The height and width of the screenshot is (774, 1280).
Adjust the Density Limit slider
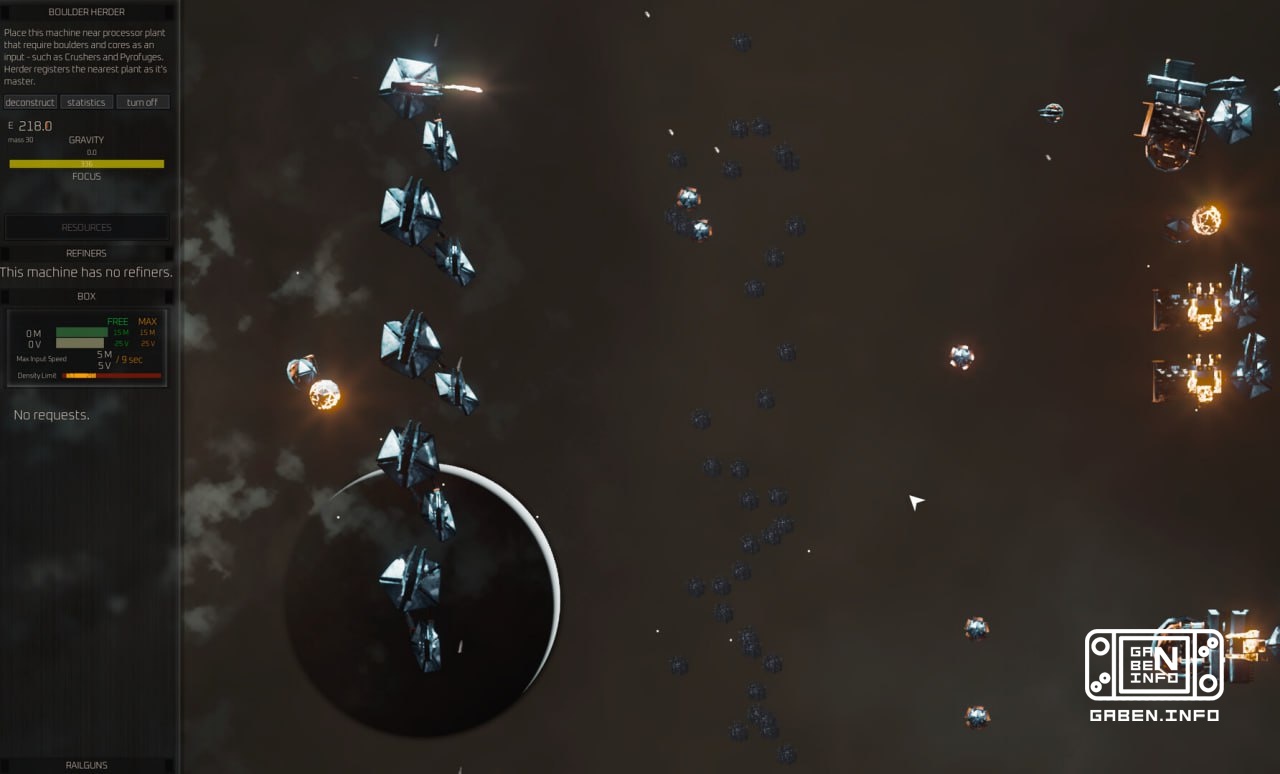[x=110, y=375]
